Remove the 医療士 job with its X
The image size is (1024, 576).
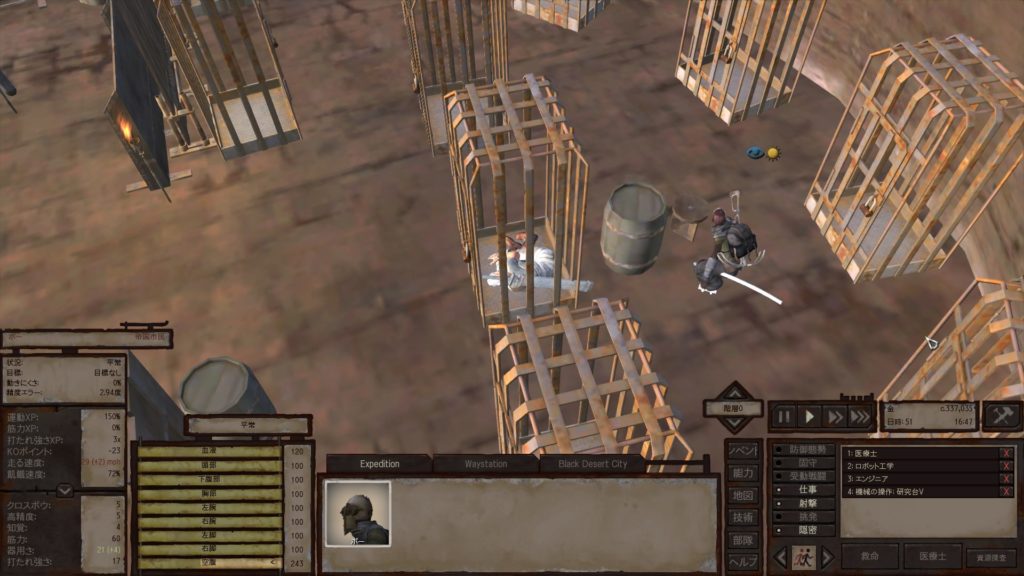pos(1006,453)
